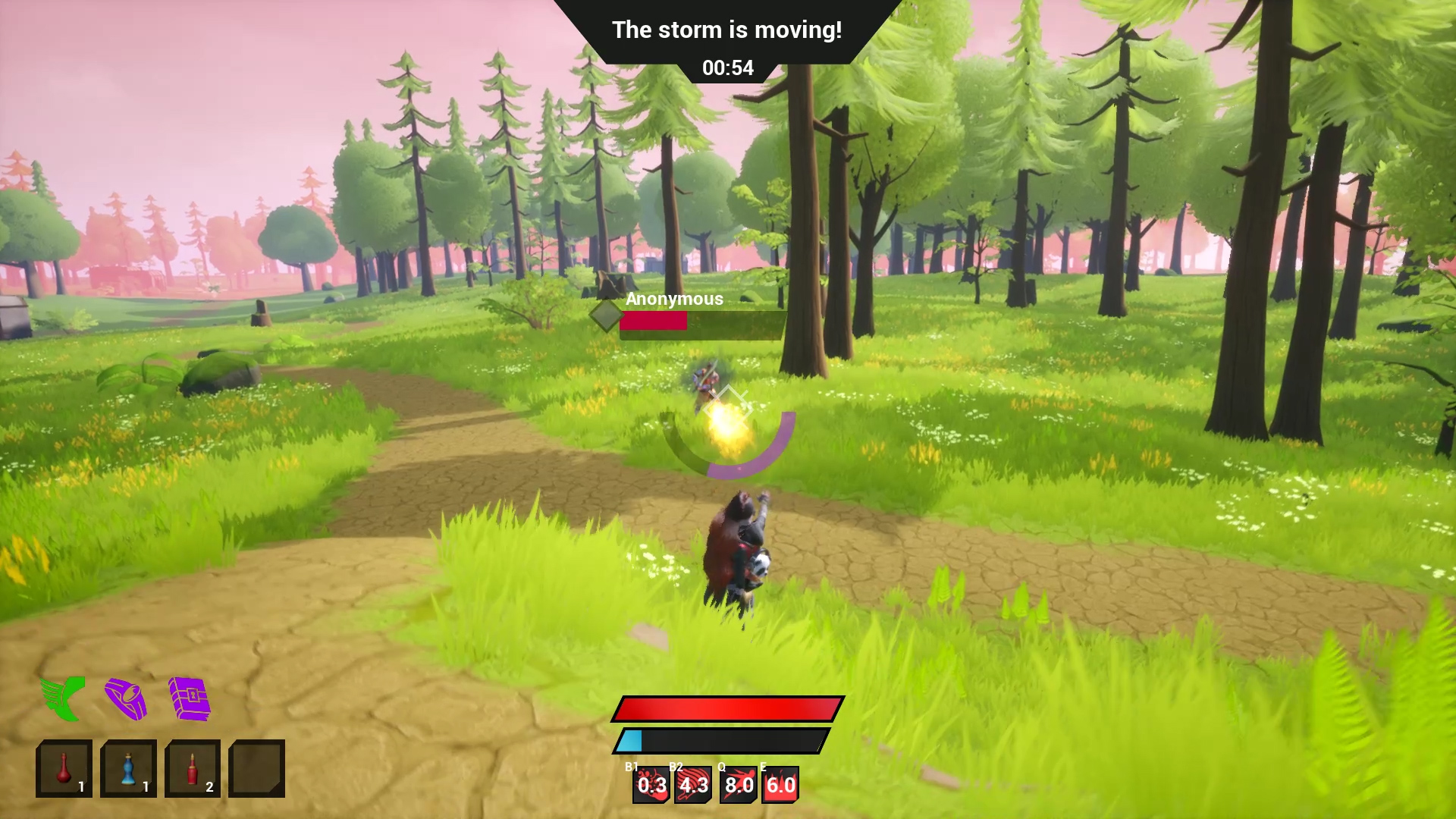Use the tall red bottle with count 2

point(193,768)
